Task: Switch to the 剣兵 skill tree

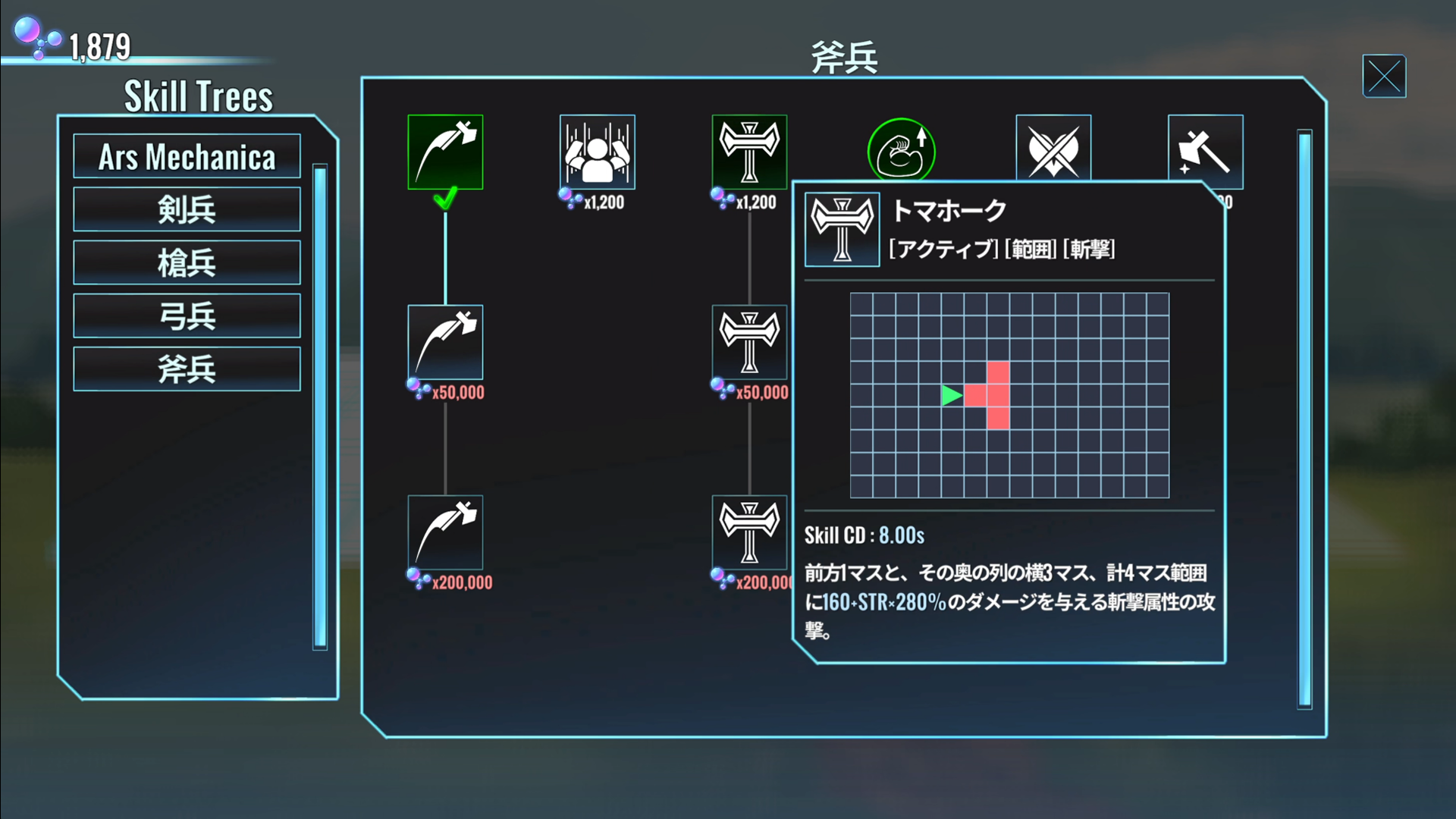Action: (x=187, y=209)
